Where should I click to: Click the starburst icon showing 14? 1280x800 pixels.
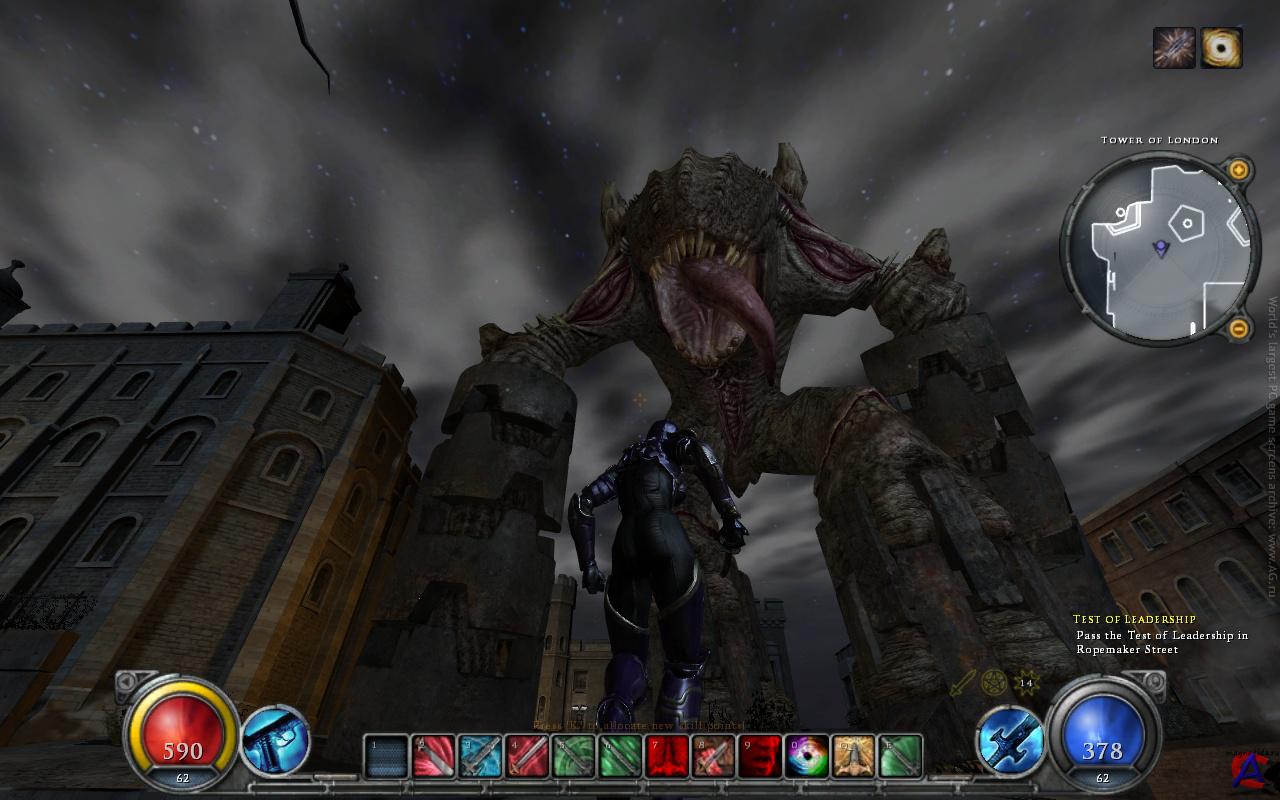pyautogui.click(x=1025, y=684)
